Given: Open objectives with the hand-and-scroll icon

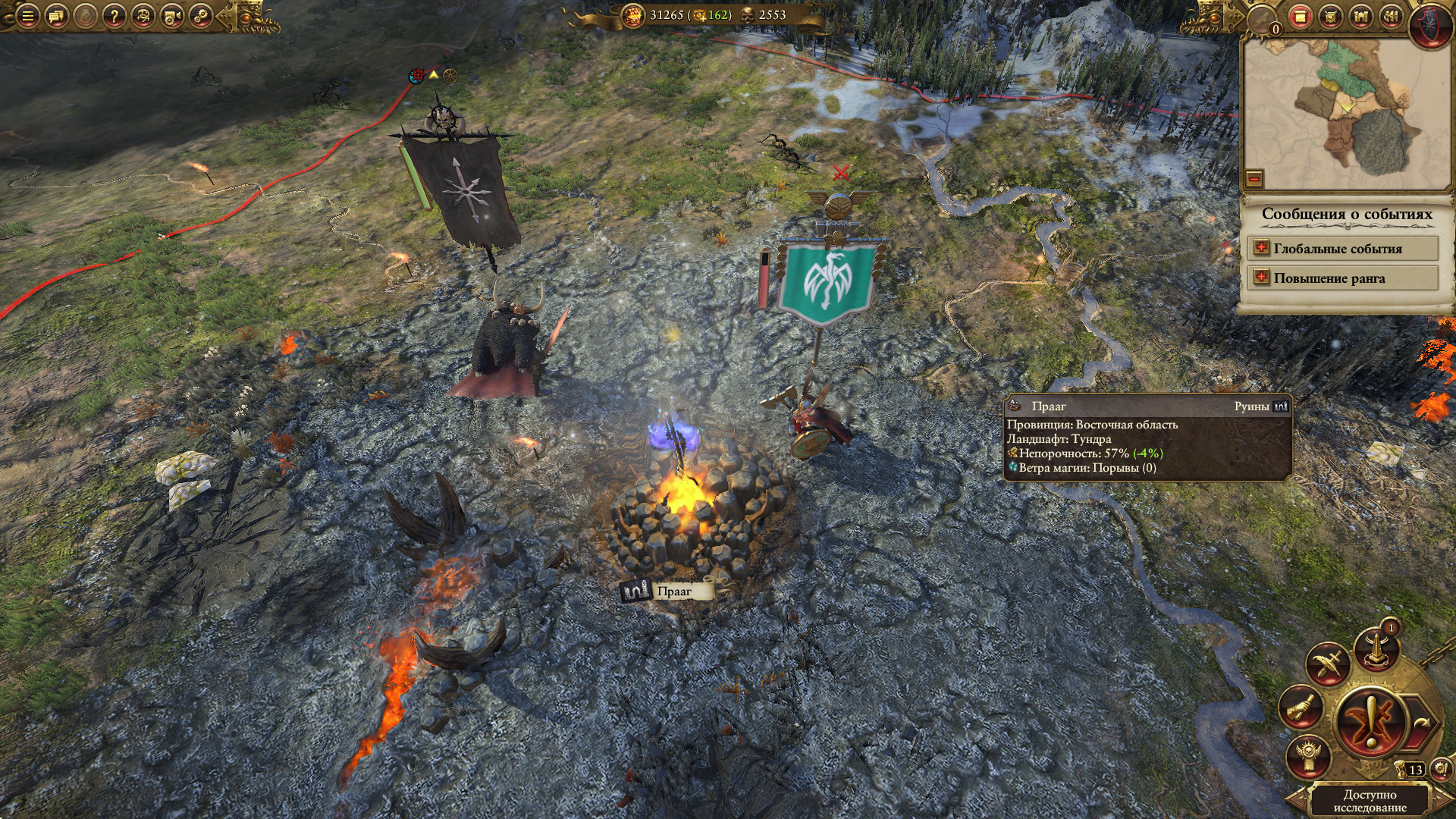Looking at the screenshot, I should tap(1301, 708).
